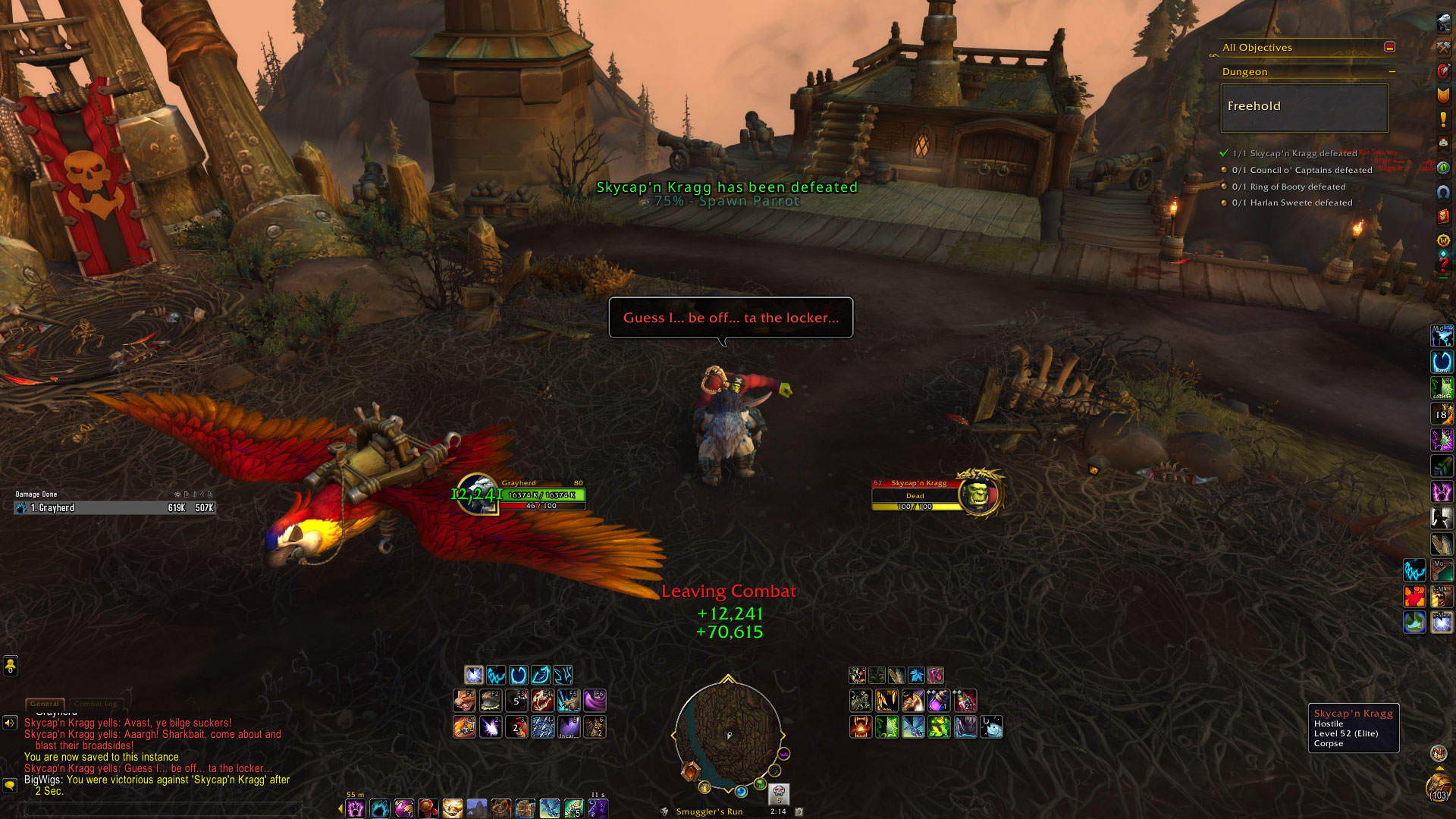
Task: Activate the bear form F1 ability
Action: pyautogui.click(x=465, y=700)
